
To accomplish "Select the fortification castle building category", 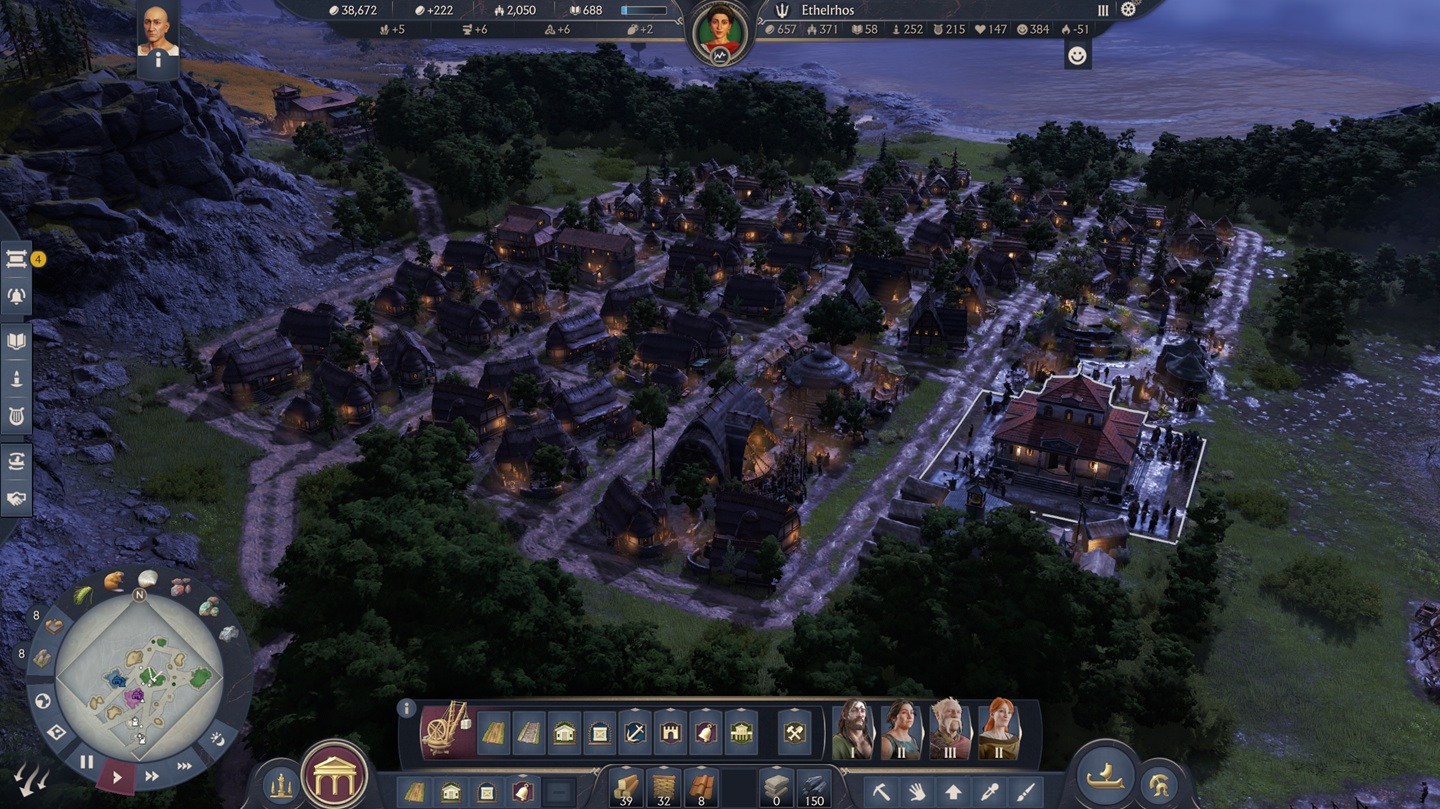I will (670, 733).
